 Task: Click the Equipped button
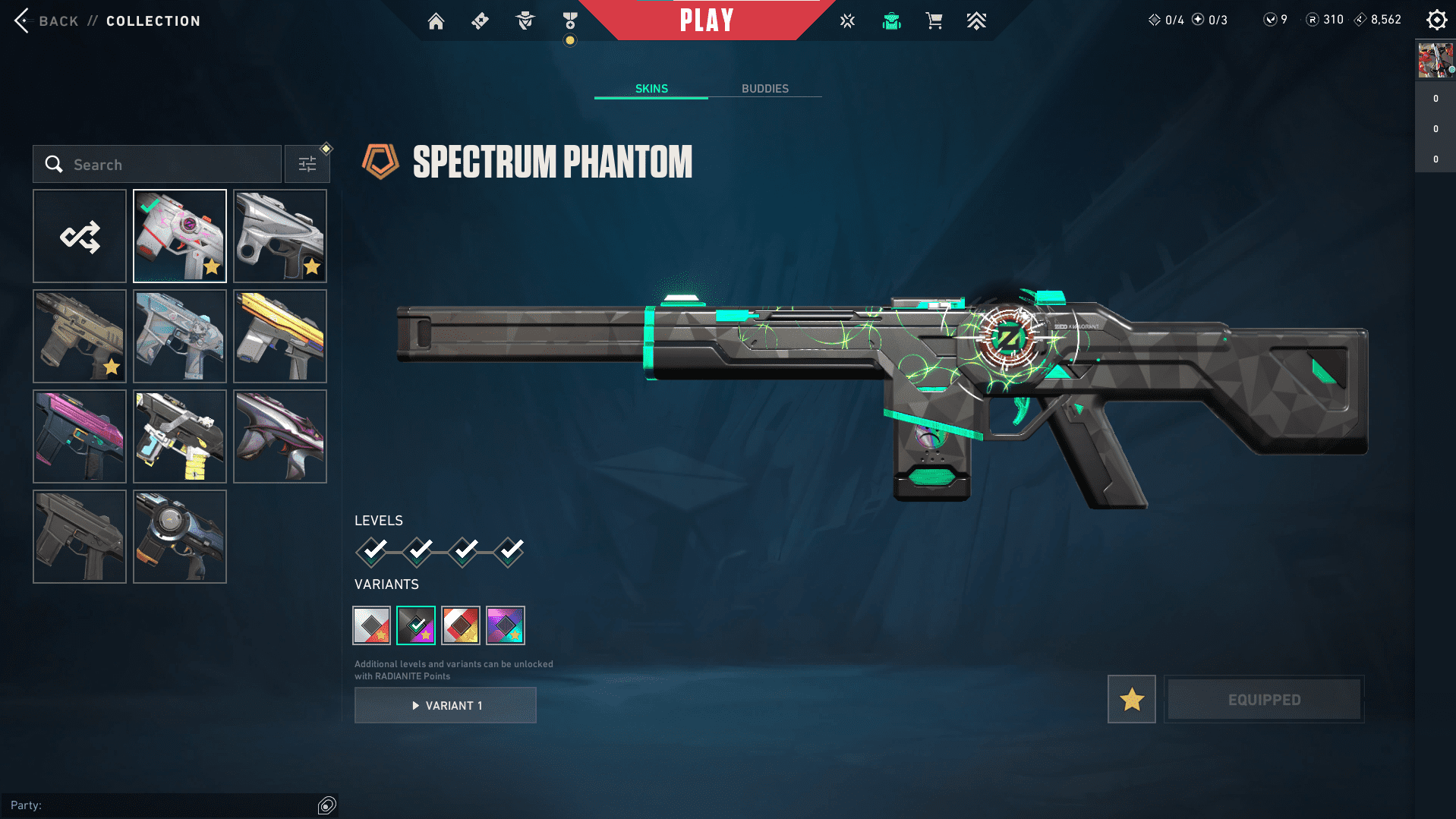1264,699
